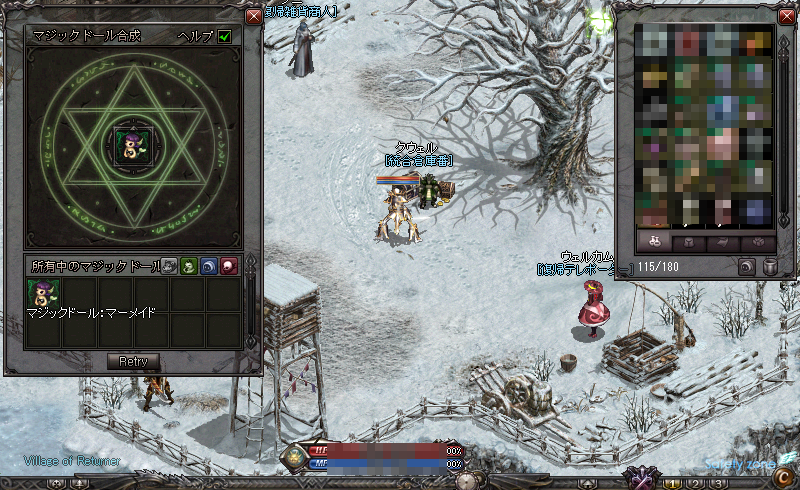The image size is (800, 490).
Task: Click the Retry button
Action: click(133, 361)
